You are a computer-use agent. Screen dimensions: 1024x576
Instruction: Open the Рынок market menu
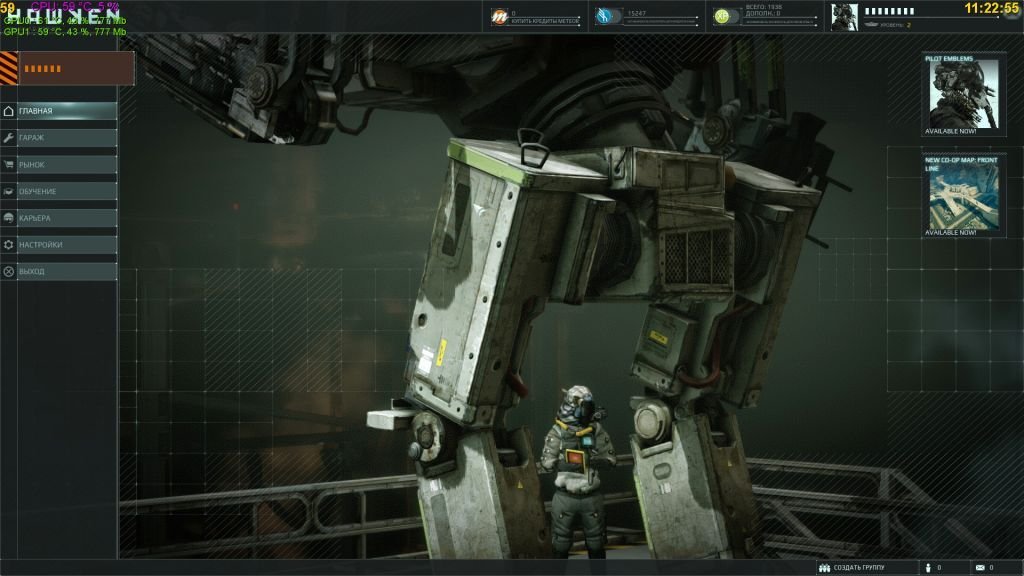(58, 164)
